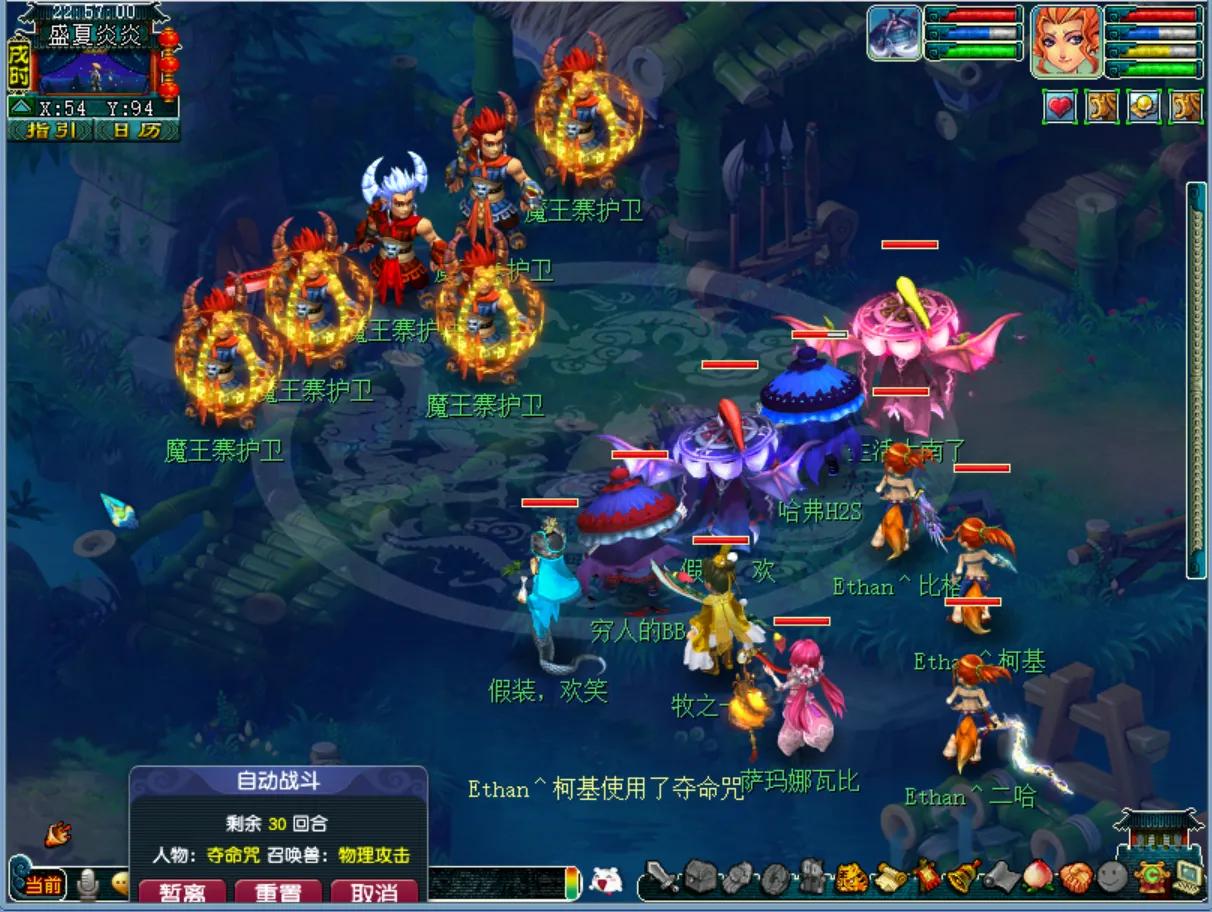1212x912 pixels.
Task: Click the golden bell icon
Action: click(964, 878)
